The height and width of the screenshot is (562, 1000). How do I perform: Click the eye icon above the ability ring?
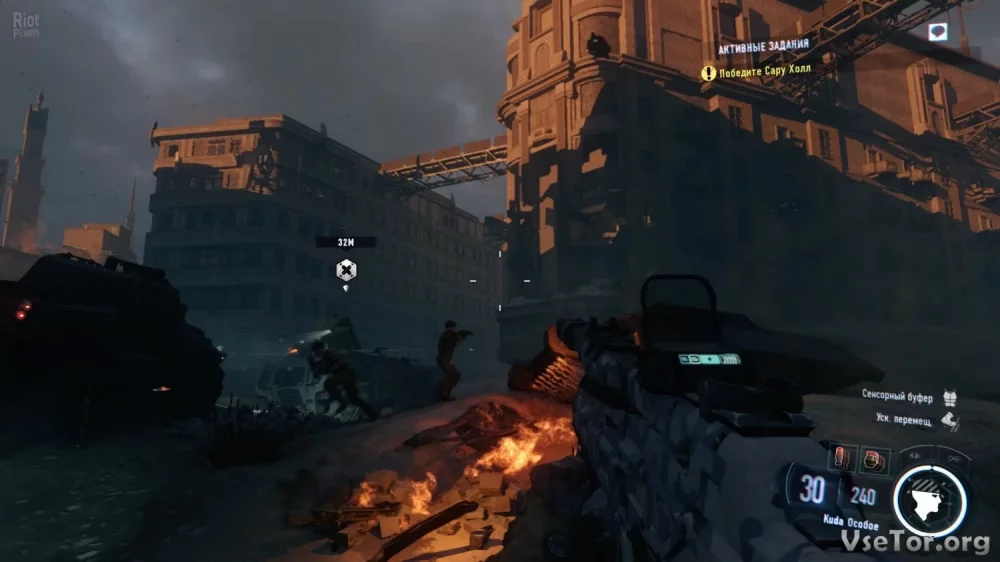914,456
